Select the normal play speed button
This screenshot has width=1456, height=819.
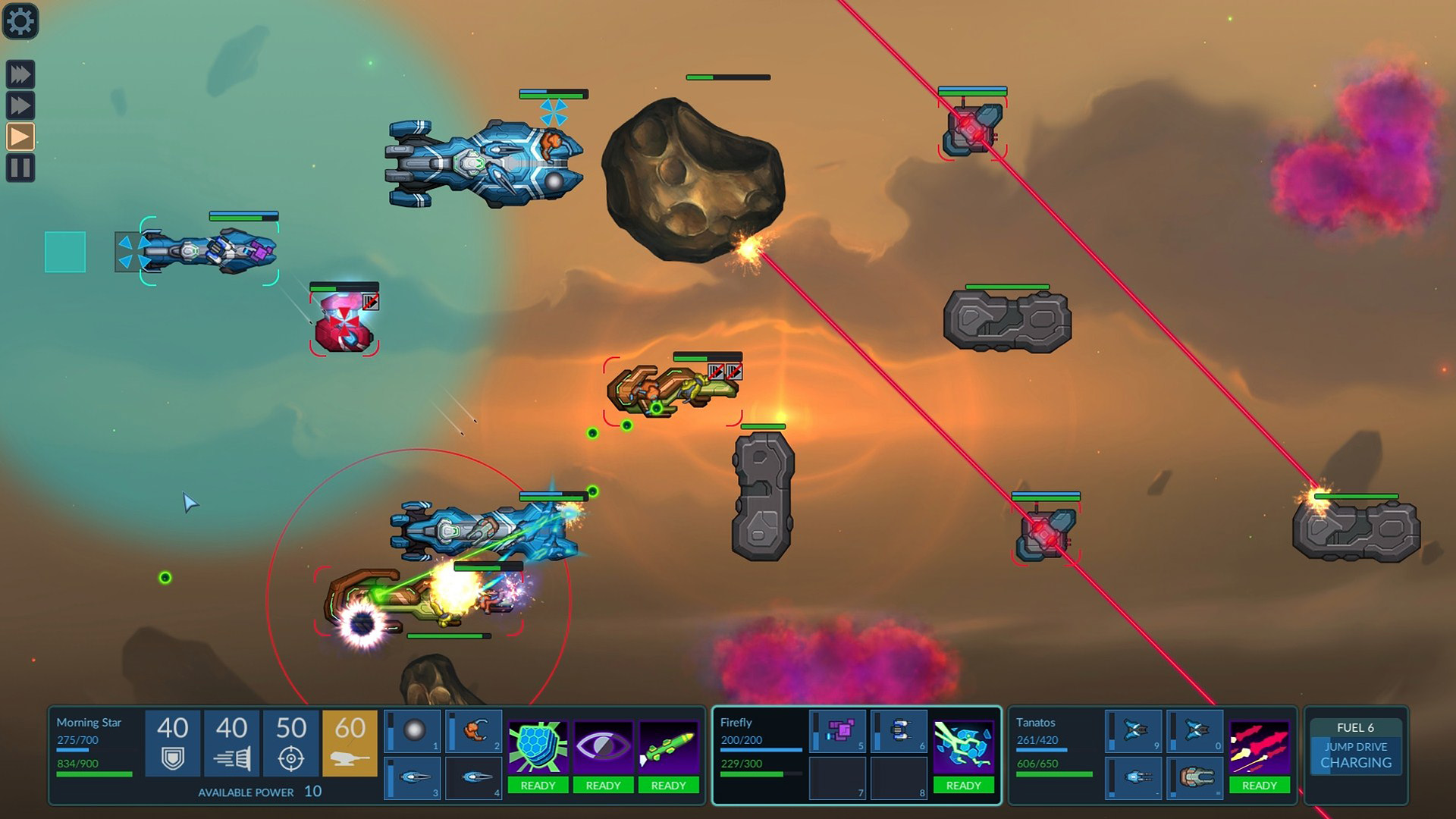20,136
